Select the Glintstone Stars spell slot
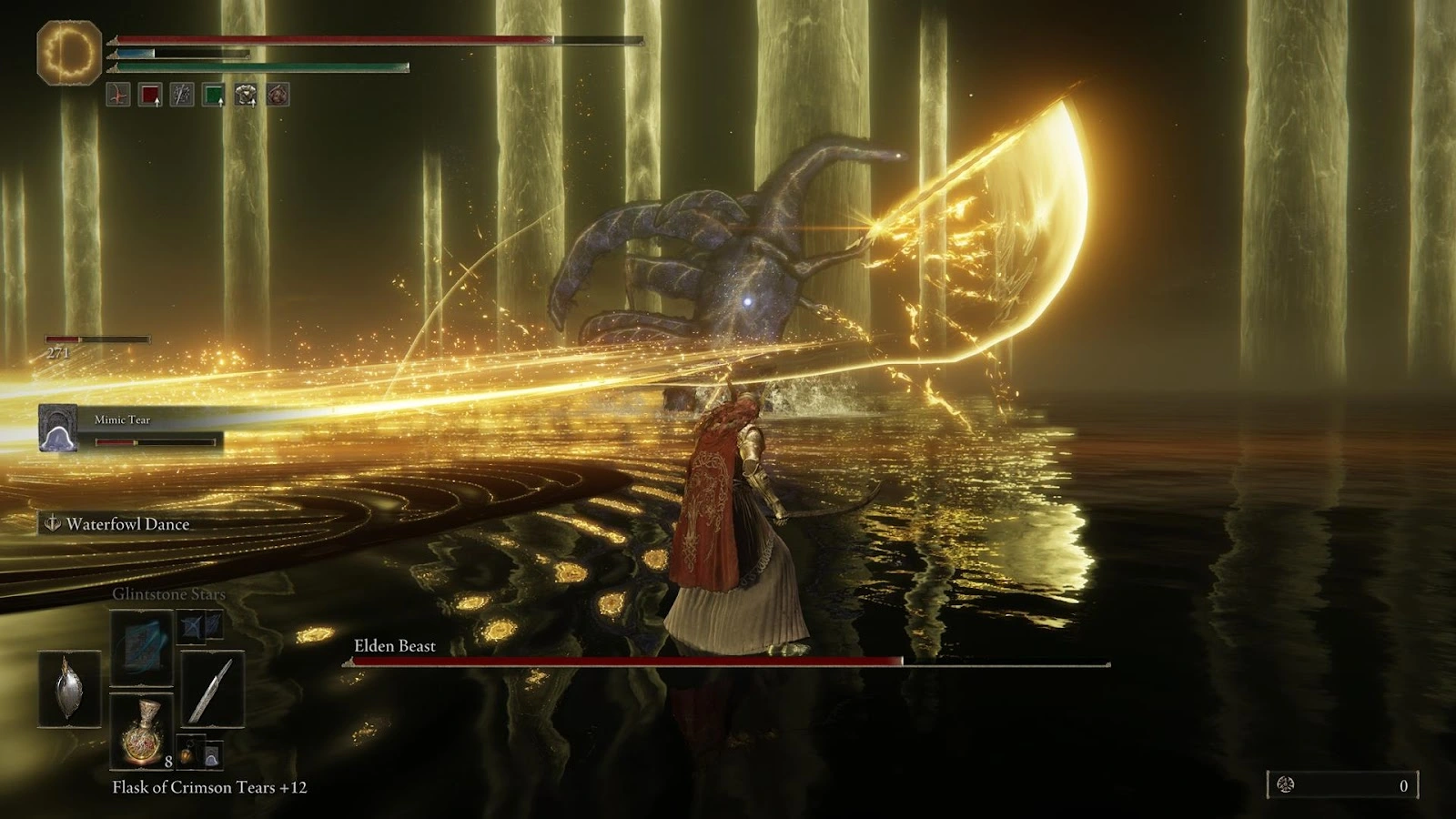The height and width of the screenshot is (819, 1456). [142, 648]
